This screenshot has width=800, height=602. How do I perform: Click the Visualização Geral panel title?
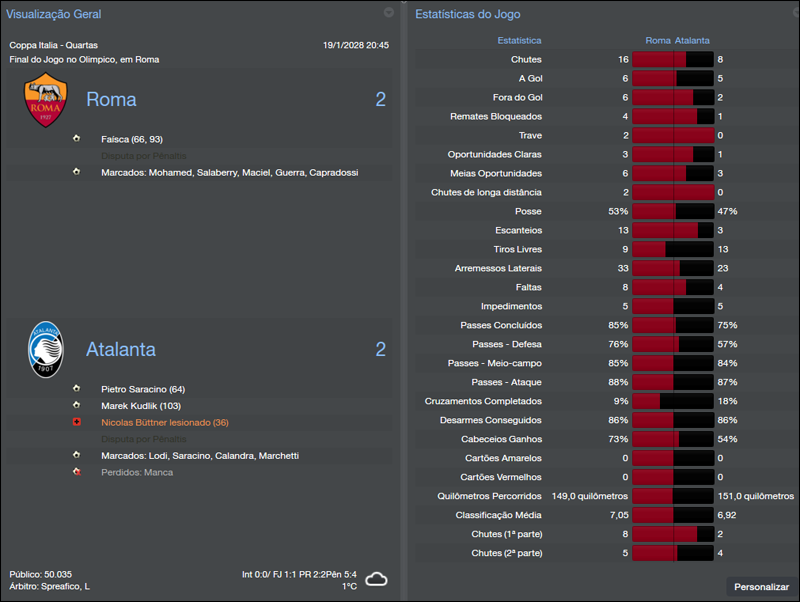coord(53,14)
